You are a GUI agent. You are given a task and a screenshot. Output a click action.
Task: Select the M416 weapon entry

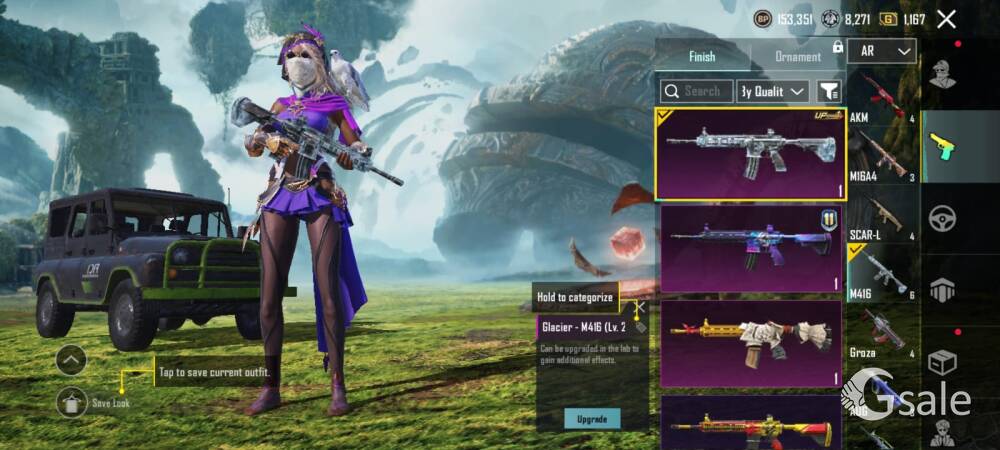click(881, 273)
